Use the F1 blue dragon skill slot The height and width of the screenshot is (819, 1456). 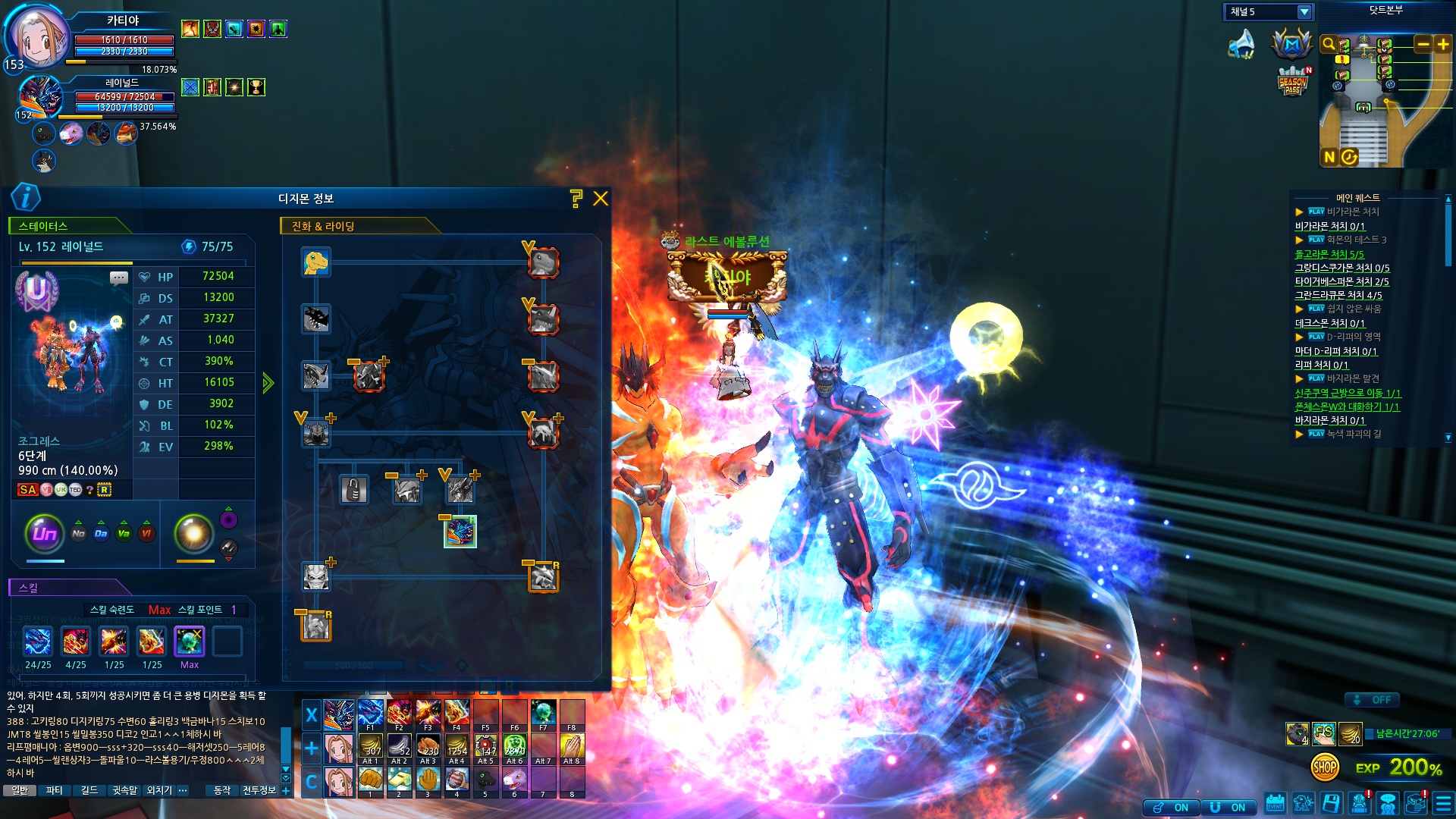coord(370,714)
